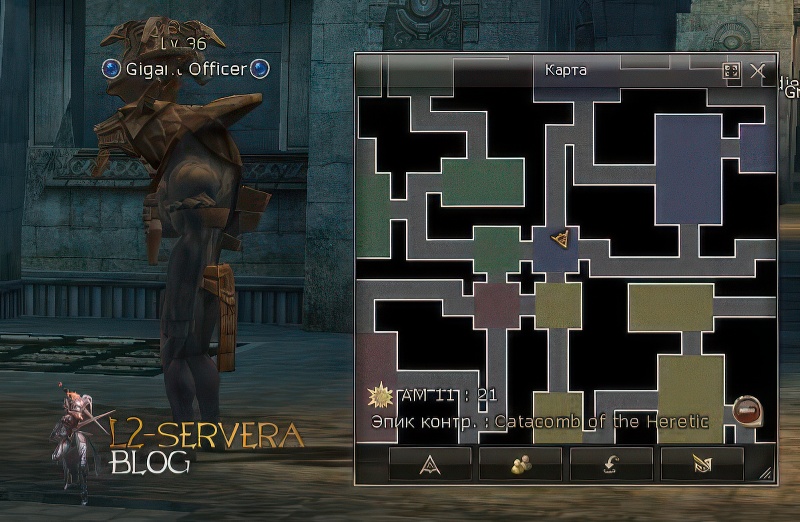
Task: Click the round red icon on the map
Action: click(747, 408)
